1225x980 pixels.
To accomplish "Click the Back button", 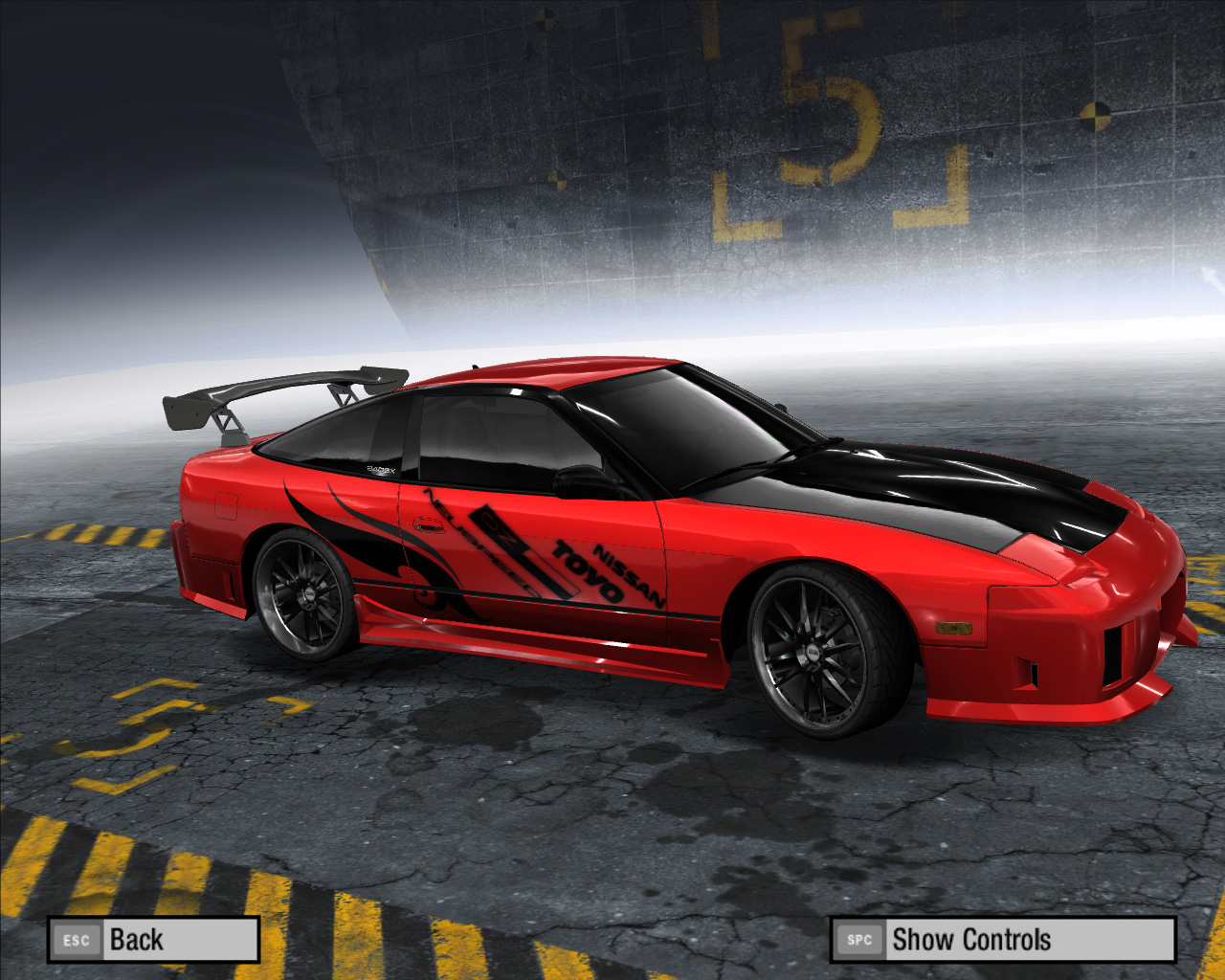I will click(153, 940).
